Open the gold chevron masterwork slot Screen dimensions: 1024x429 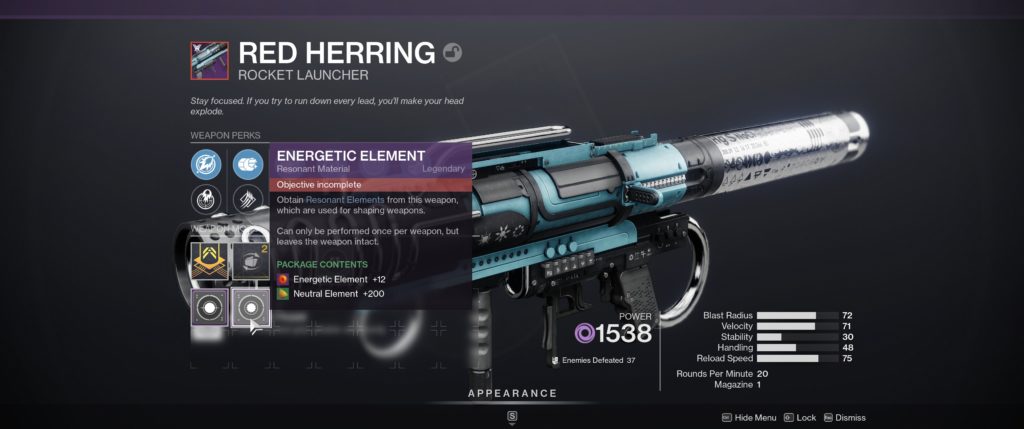[207, 262]
